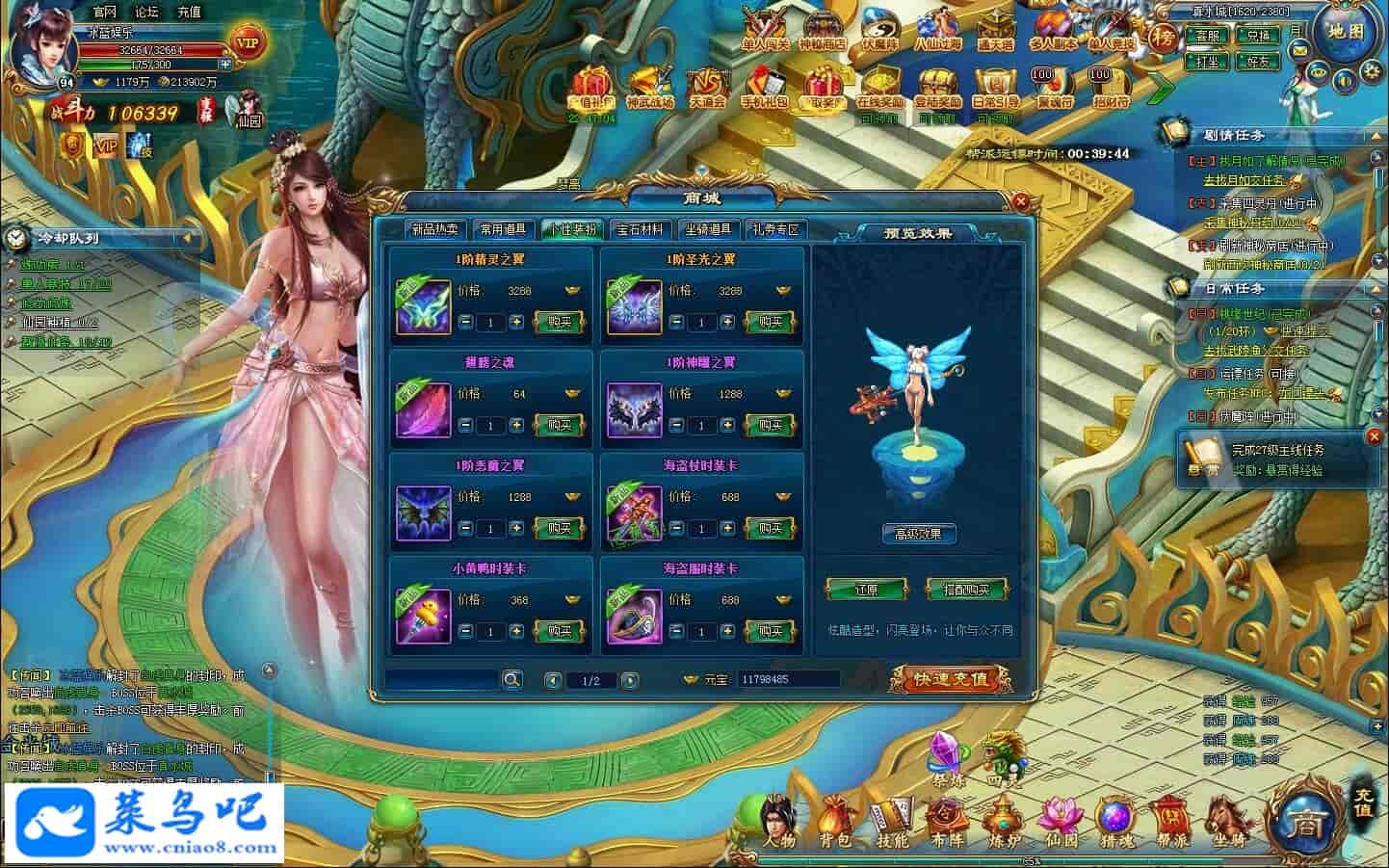
Task: Click the shop search magnifier button
Action: tap(511, 680)
